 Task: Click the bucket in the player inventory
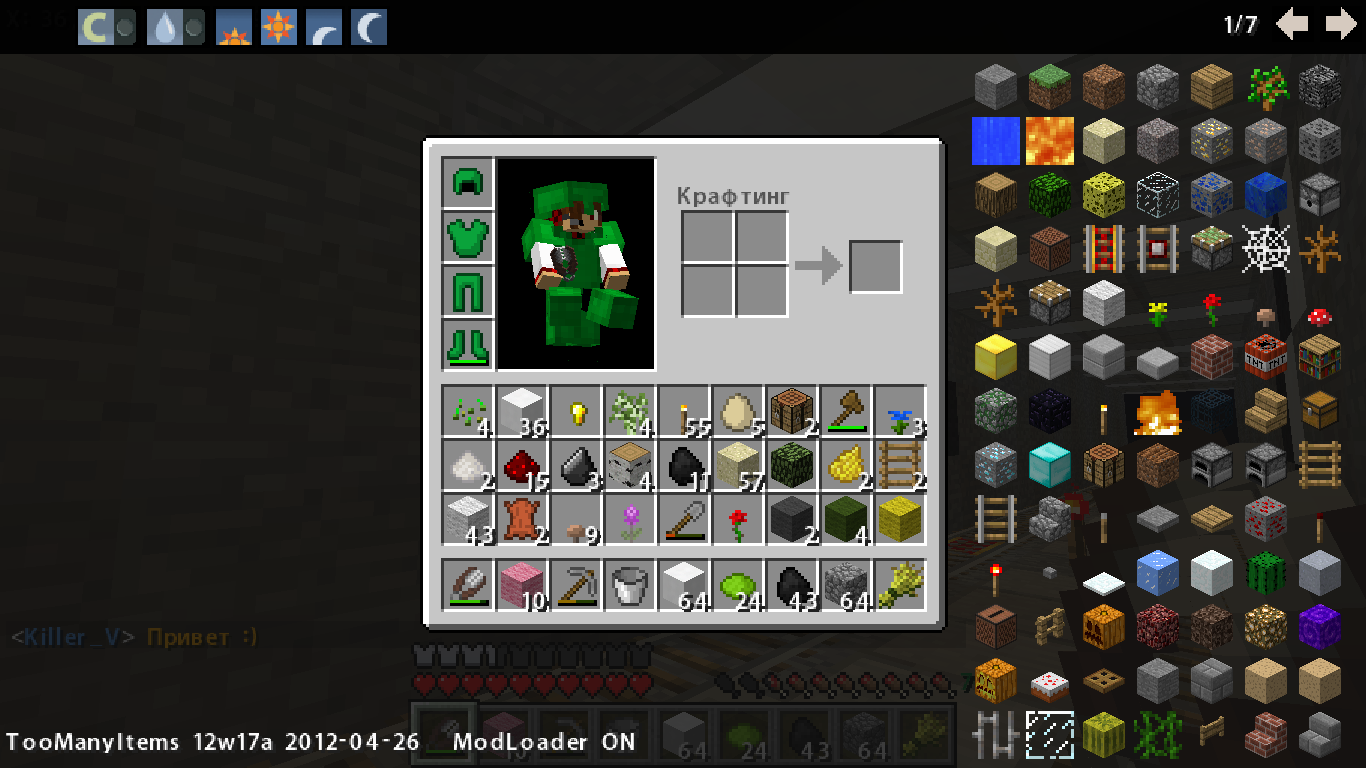pos(628,585)
